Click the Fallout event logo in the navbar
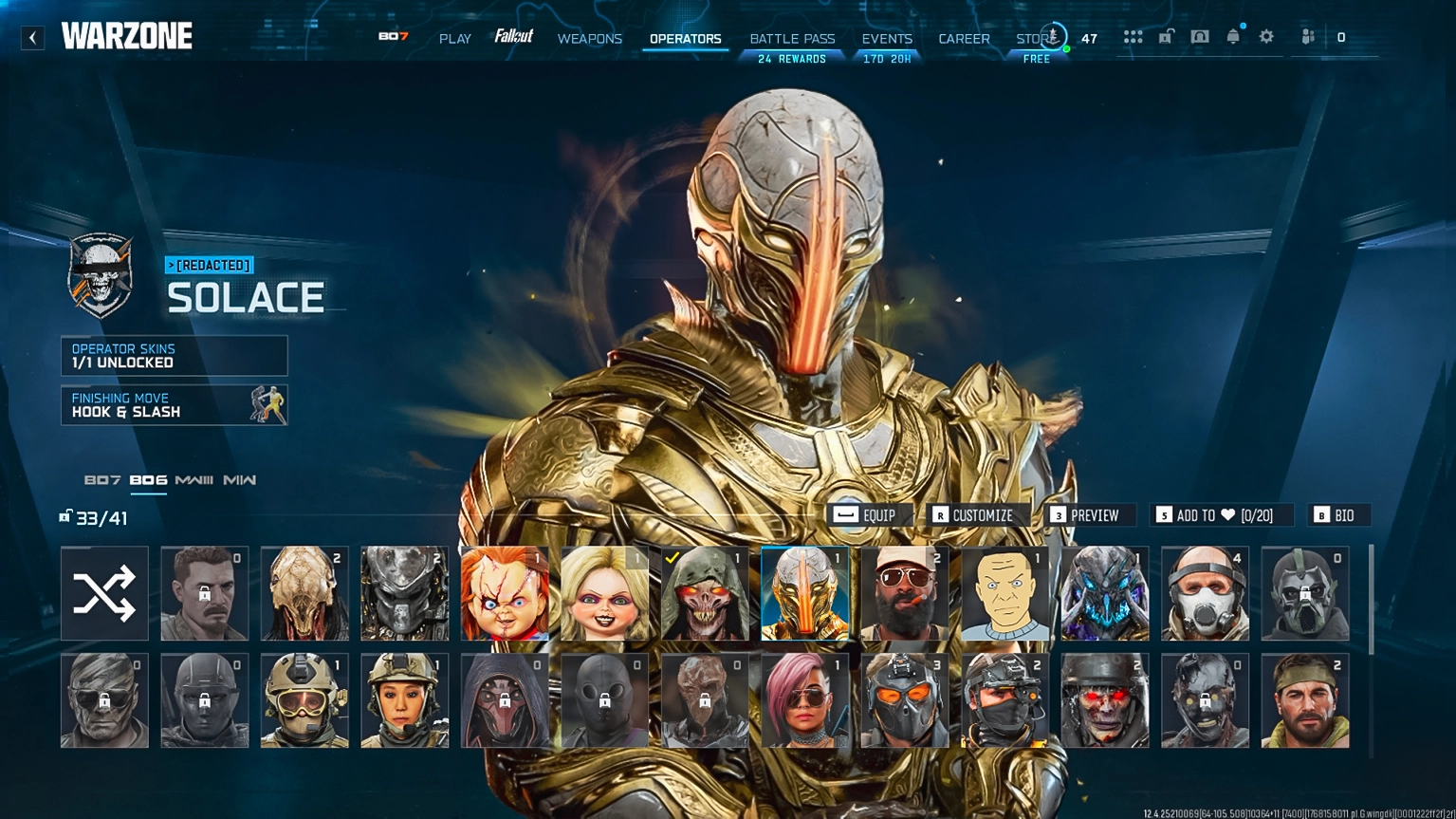Screen dimensions: 1456x819 point(513,34)
